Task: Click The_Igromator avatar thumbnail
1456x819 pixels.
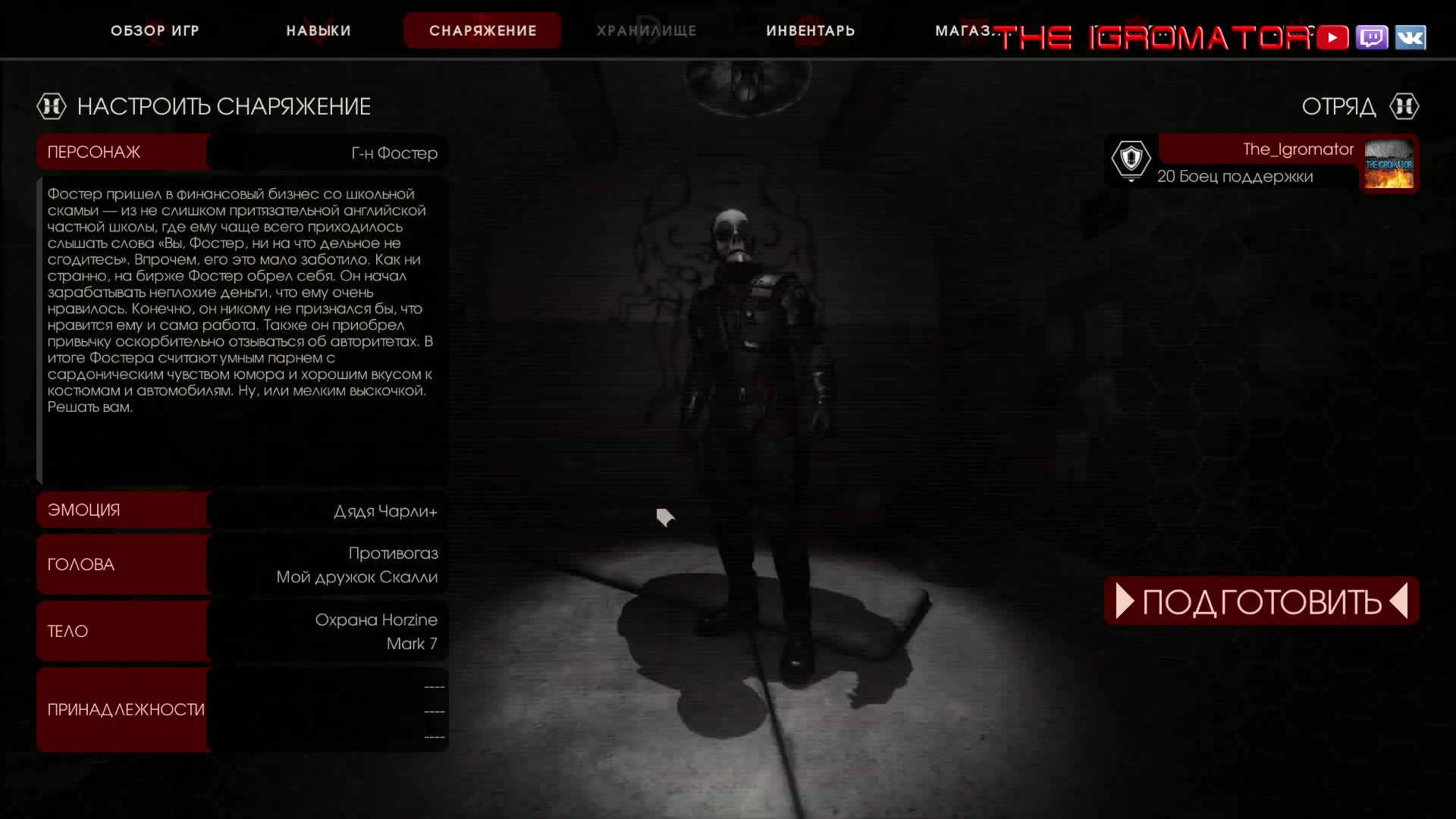Action: point(1390,164)
